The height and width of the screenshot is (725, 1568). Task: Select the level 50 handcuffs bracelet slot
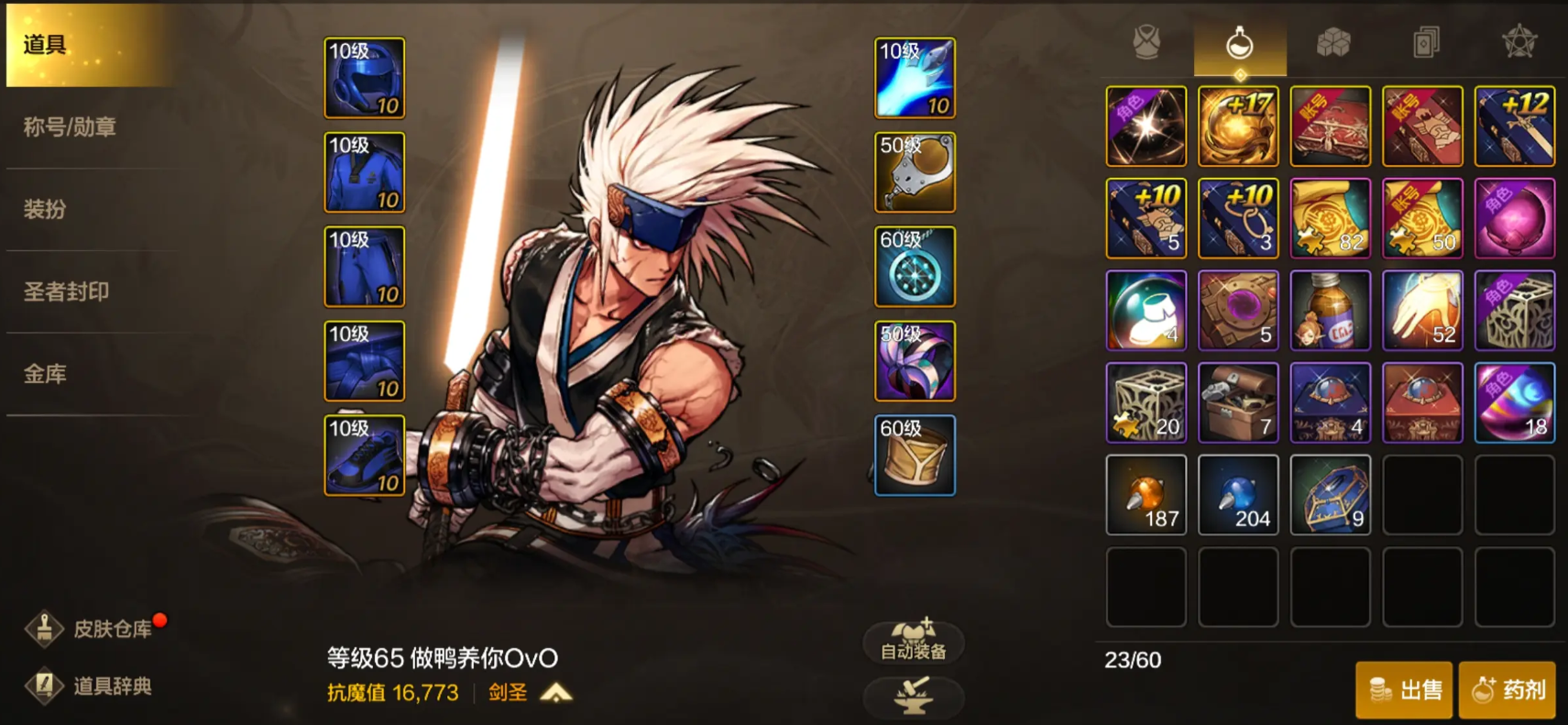pos(915,172)
